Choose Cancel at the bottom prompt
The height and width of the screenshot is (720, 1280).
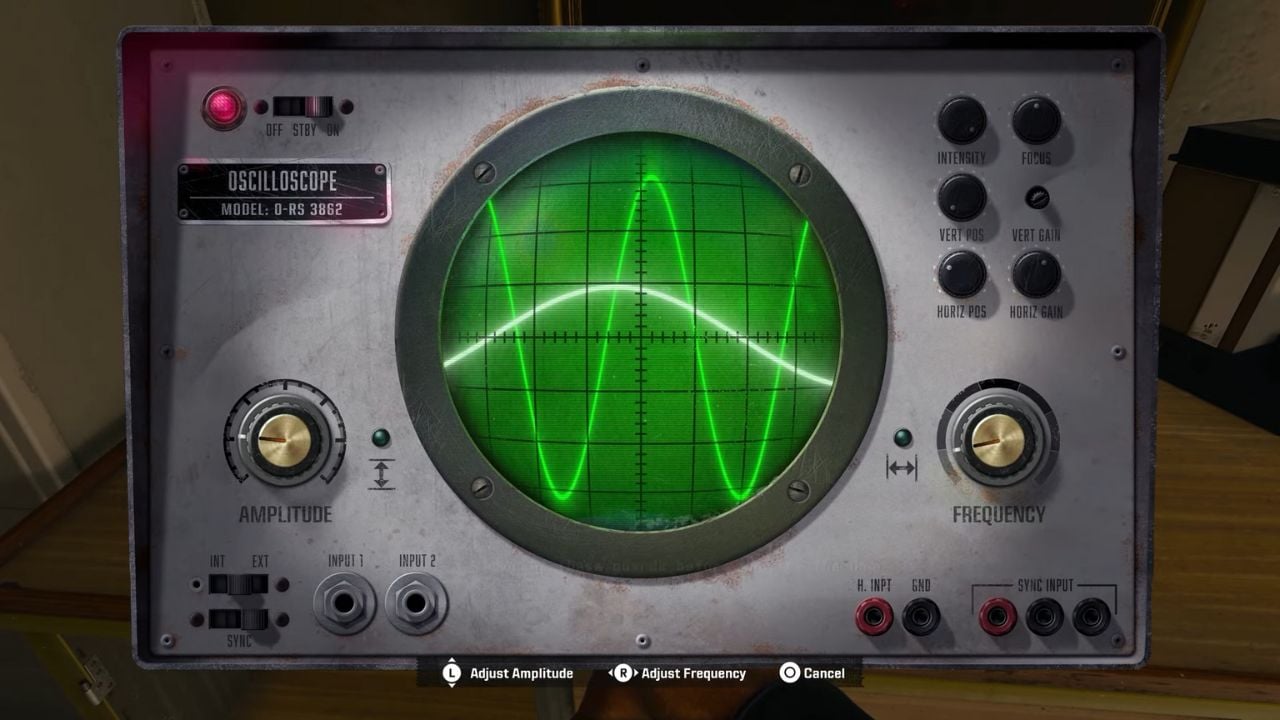click(x=818, y=673)
